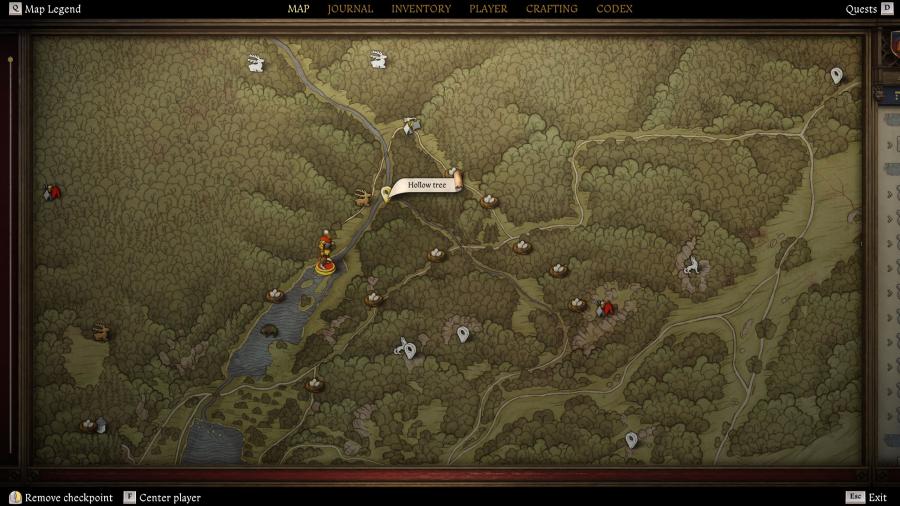Image resolution: width=900 pixels, height=506 pixels.
Task: Open the Player tab
Action: click(x=488, y=9)
